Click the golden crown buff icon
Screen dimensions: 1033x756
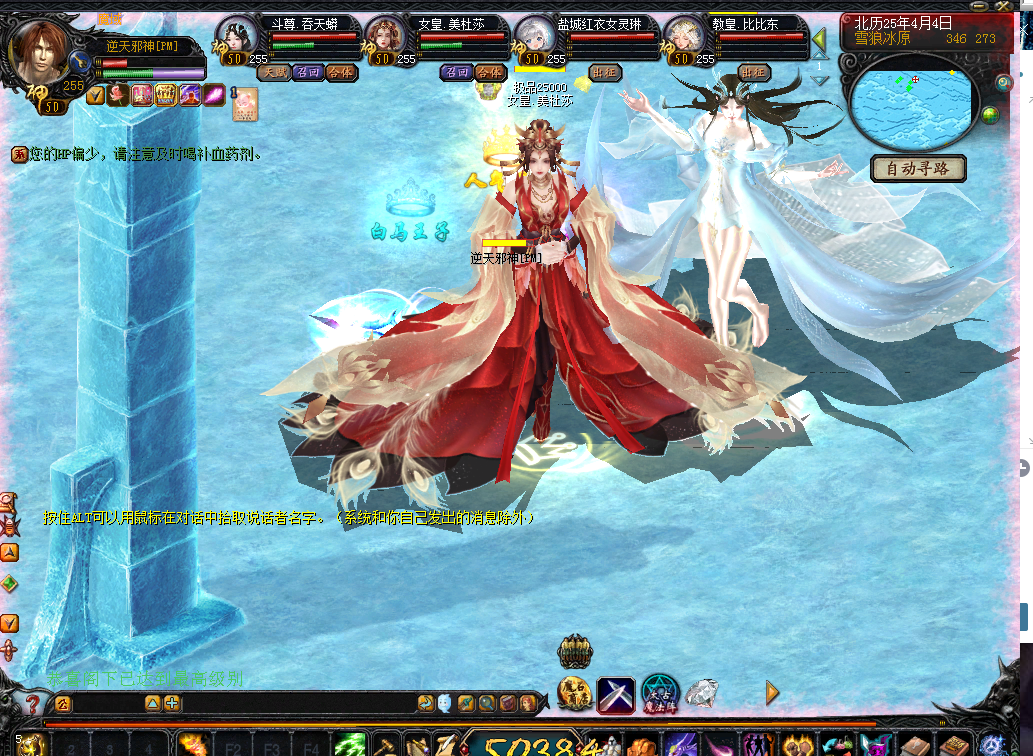(x=166, y=95)
